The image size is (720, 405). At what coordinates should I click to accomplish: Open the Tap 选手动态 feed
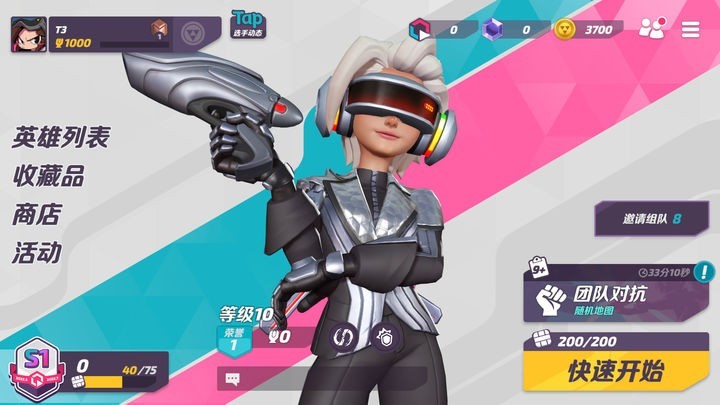[248, 24]
